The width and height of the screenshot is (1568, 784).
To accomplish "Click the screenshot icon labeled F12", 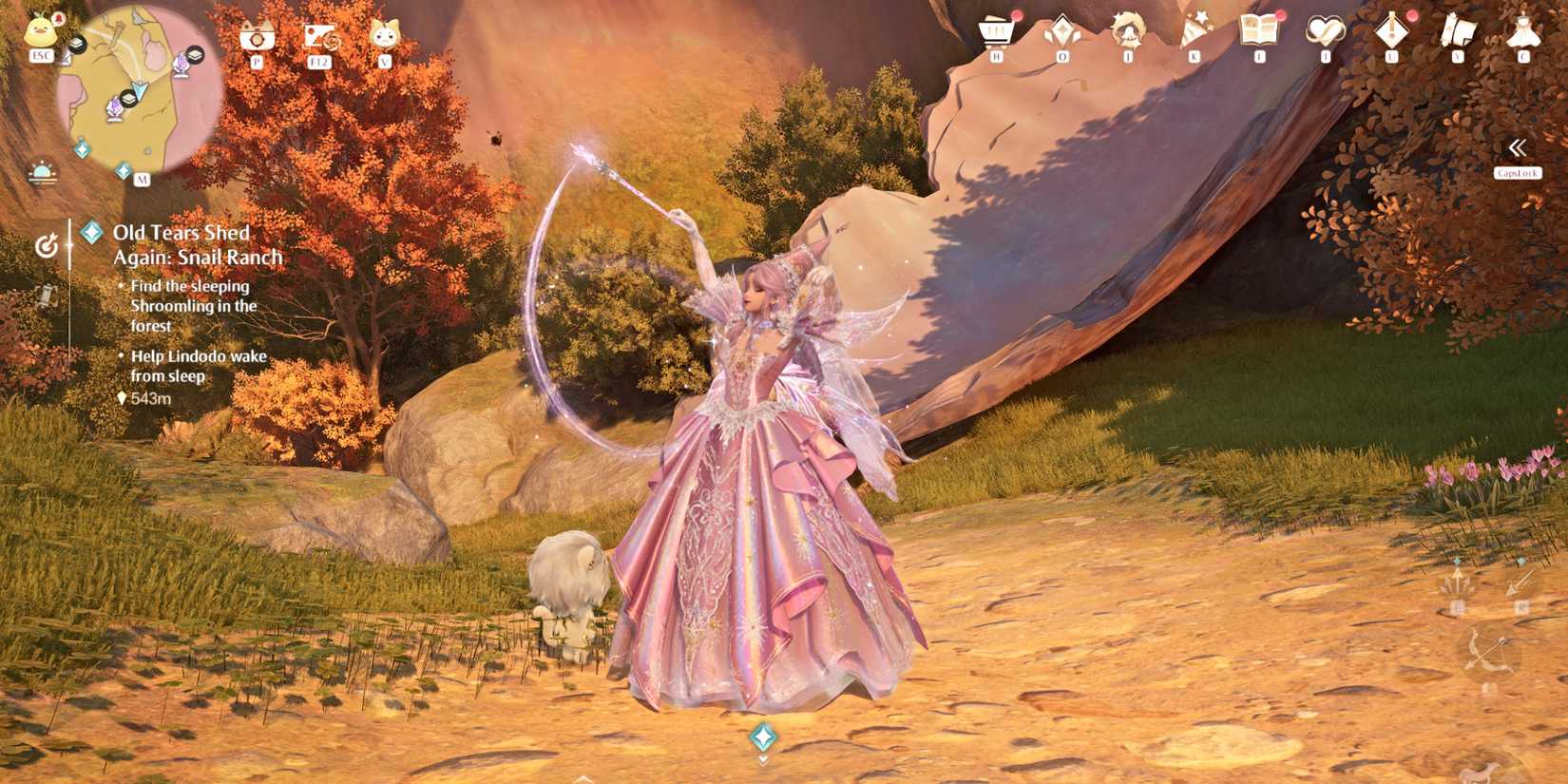I will [318, 36].
